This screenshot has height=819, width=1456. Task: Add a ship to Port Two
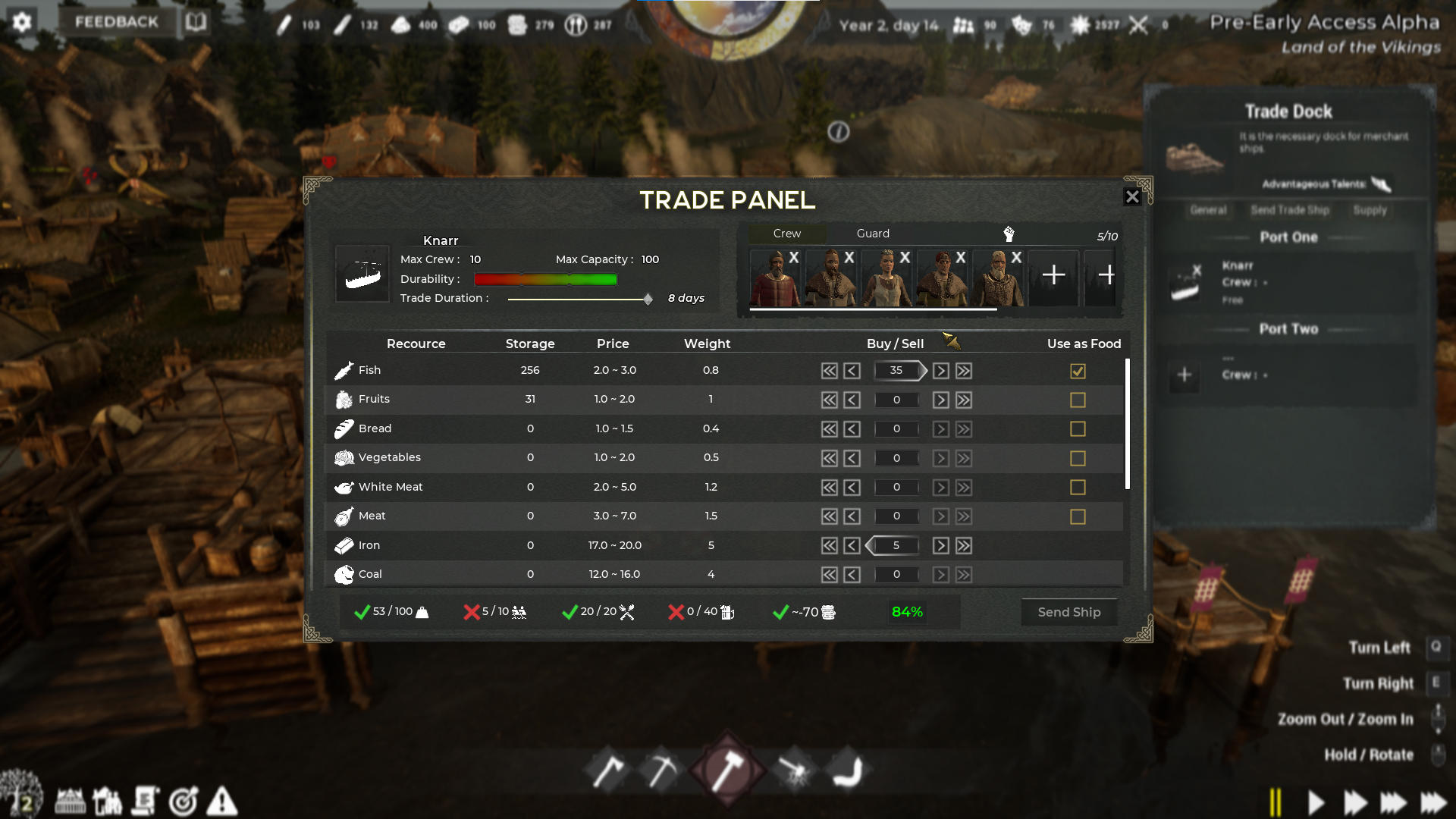click(1185, 375)
